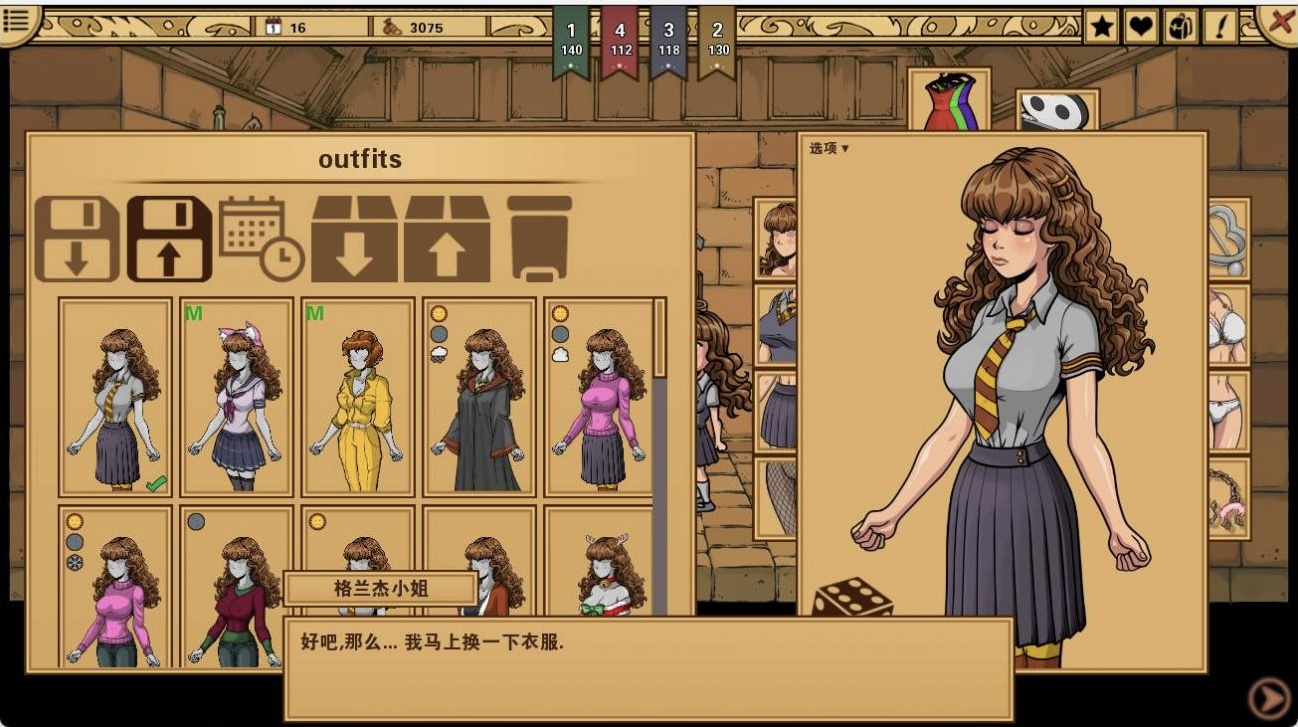Close the wardrobe with the red X

pos(1279,22)
